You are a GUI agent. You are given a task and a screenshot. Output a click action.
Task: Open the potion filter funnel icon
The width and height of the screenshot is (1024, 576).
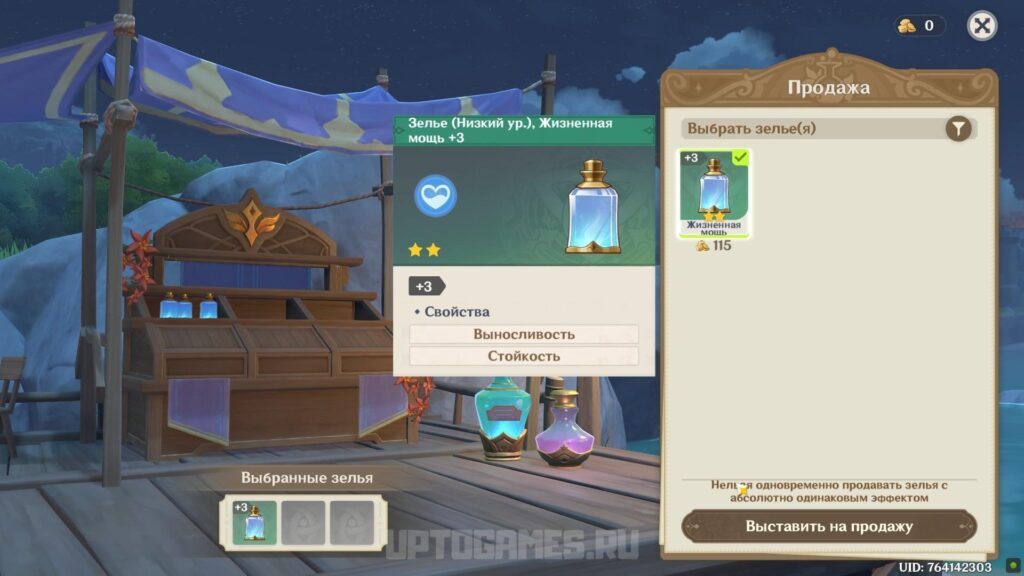[958, 128]
